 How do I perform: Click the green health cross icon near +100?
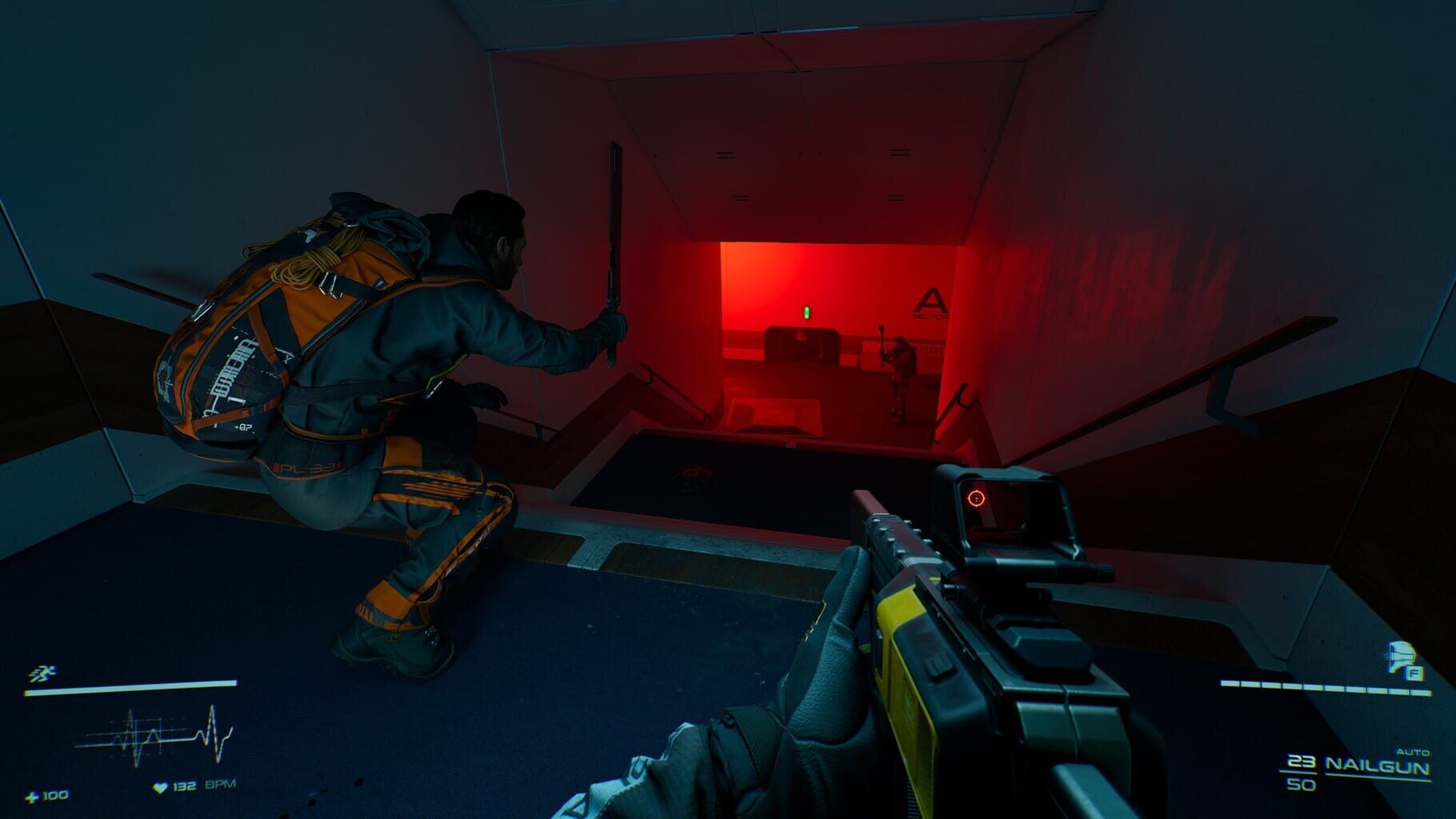31,797
